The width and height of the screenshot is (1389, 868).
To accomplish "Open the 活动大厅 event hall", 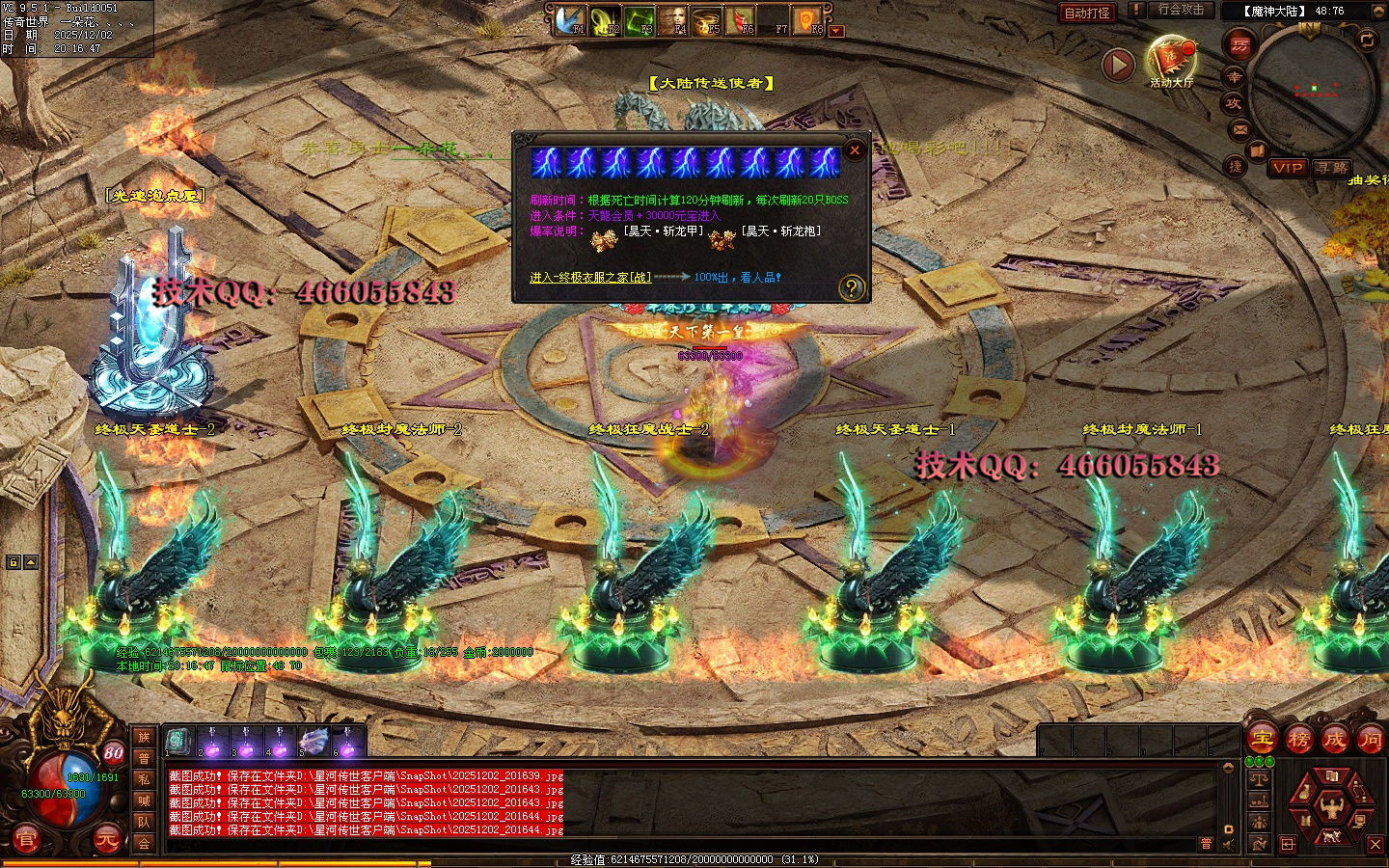I will point(1171,60).
